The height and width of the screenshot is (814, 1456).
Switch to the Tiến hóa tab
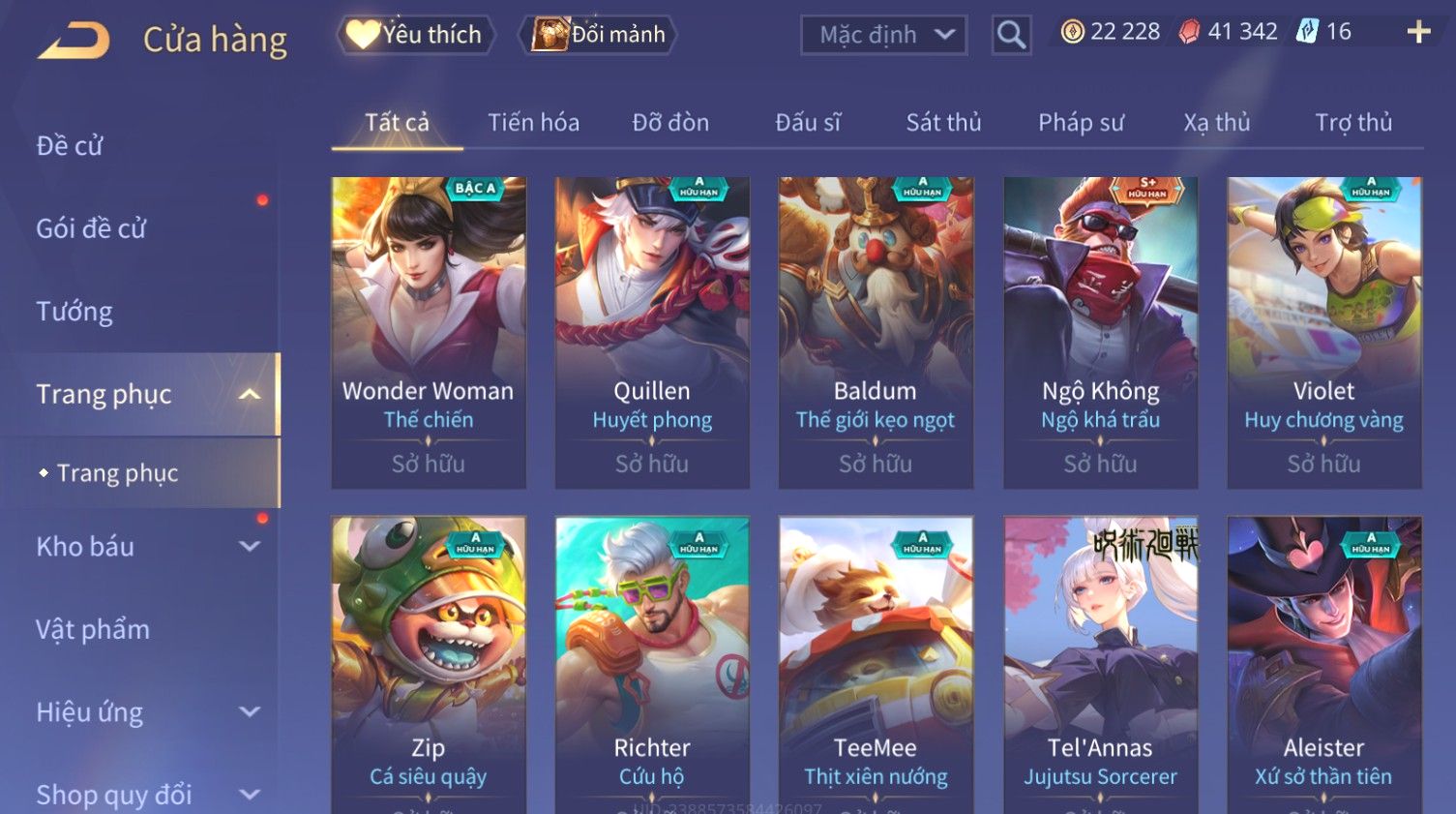tap(533, 123)
